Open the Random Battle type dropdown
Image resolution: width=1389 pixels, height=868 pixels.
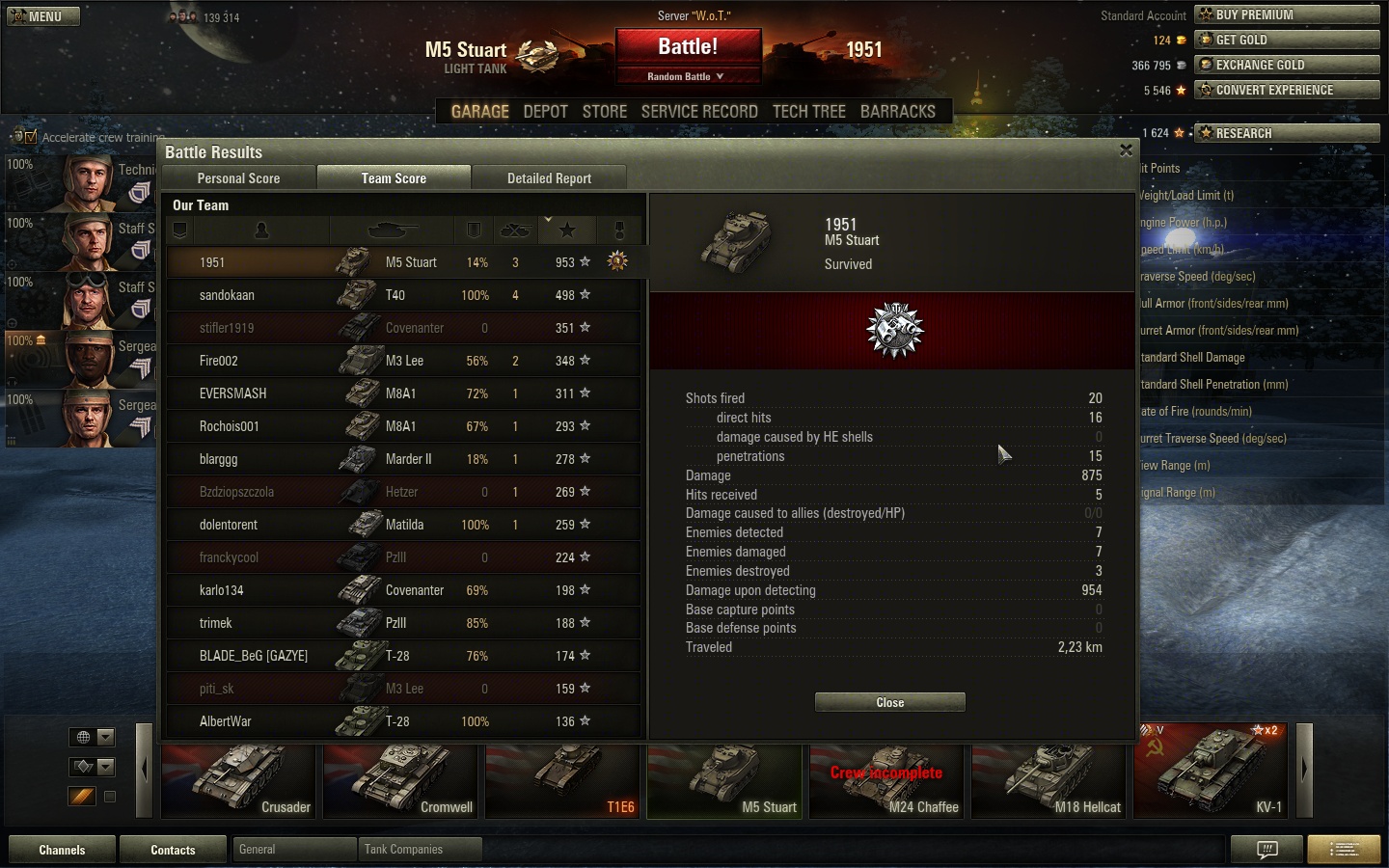point(686,76)
